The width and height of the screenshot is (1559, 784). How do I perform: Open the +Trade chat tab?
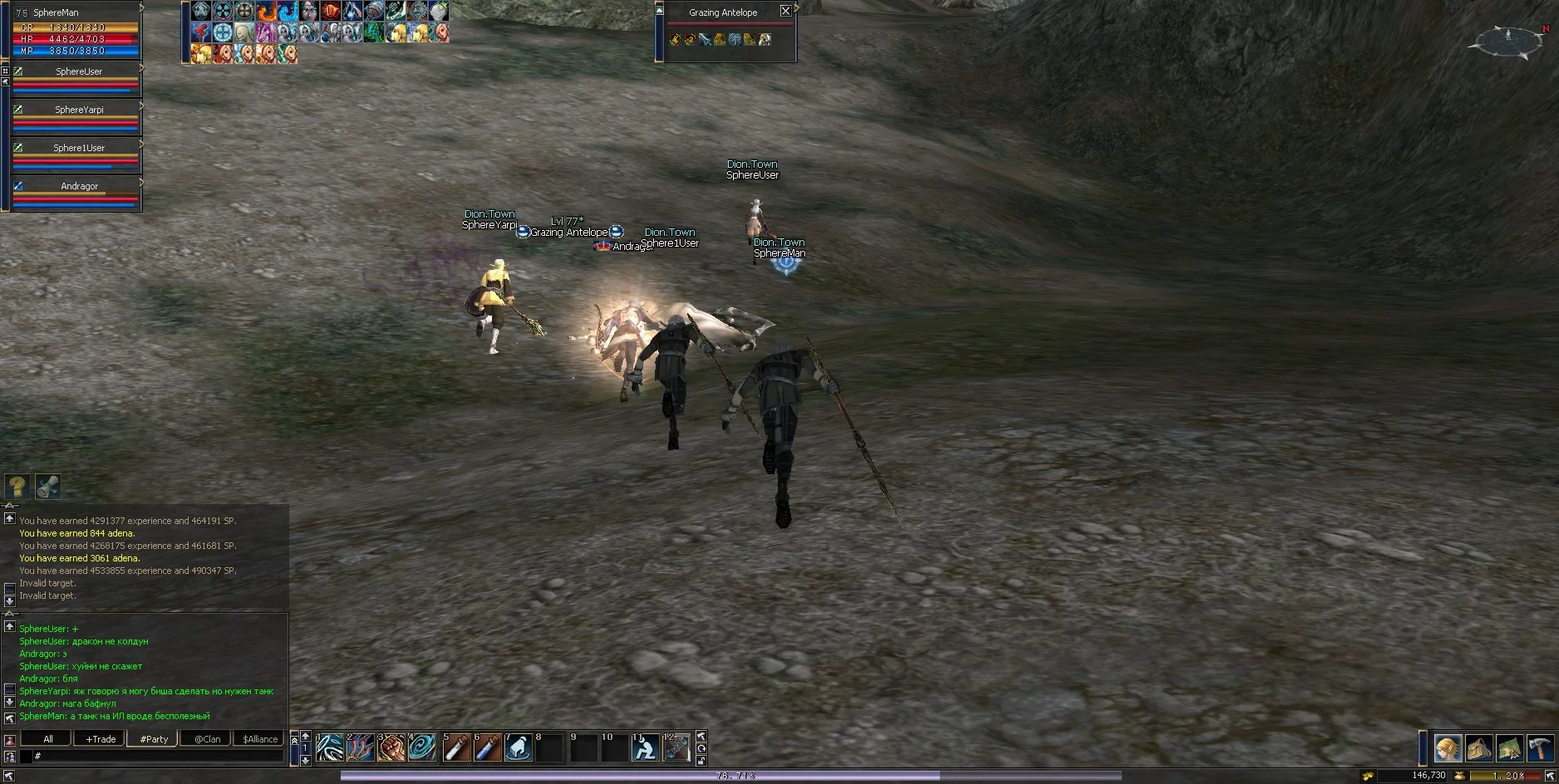tap(101, 739)
